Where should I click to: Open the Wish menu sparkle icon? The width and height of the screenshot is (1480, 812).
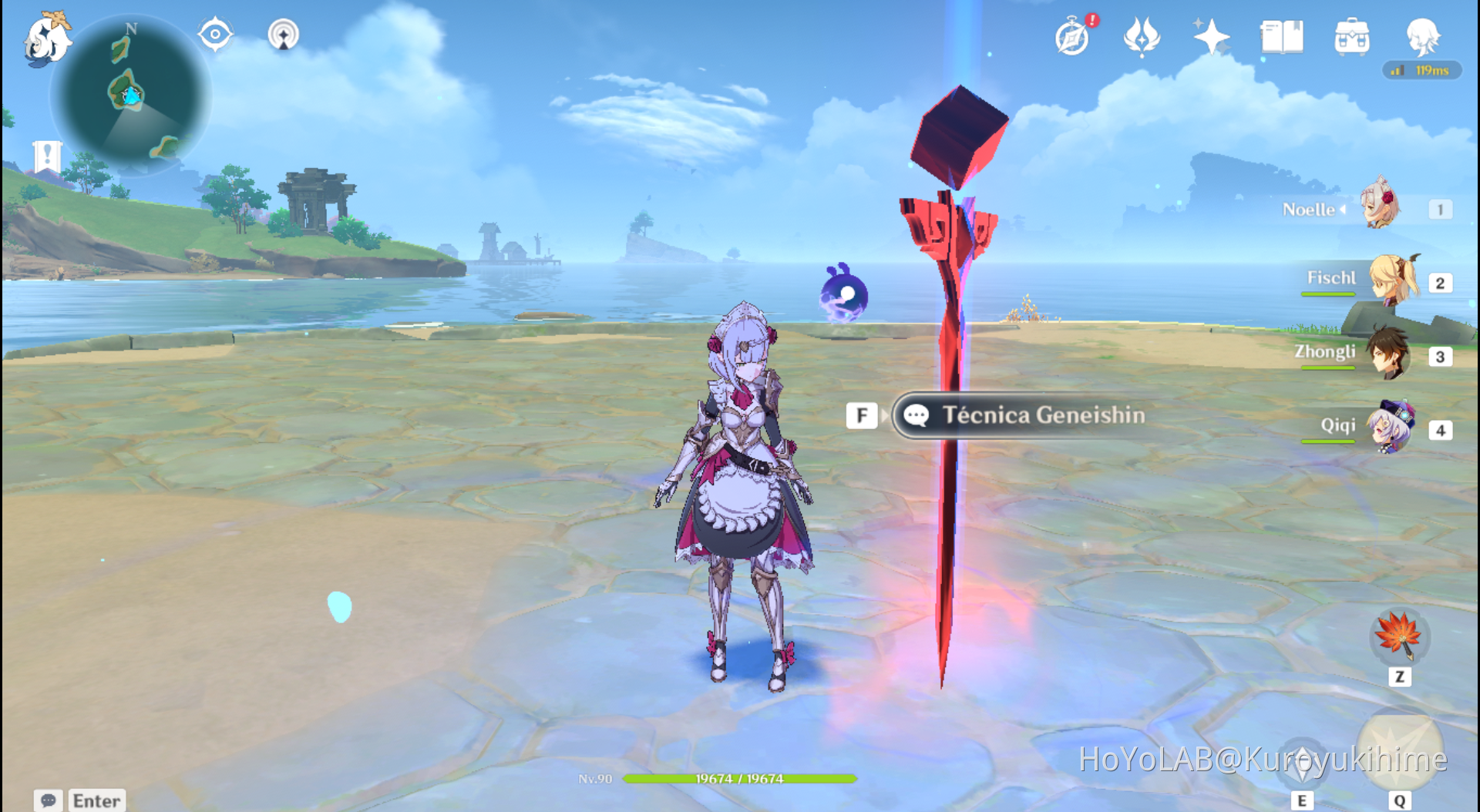(1210, 35)
